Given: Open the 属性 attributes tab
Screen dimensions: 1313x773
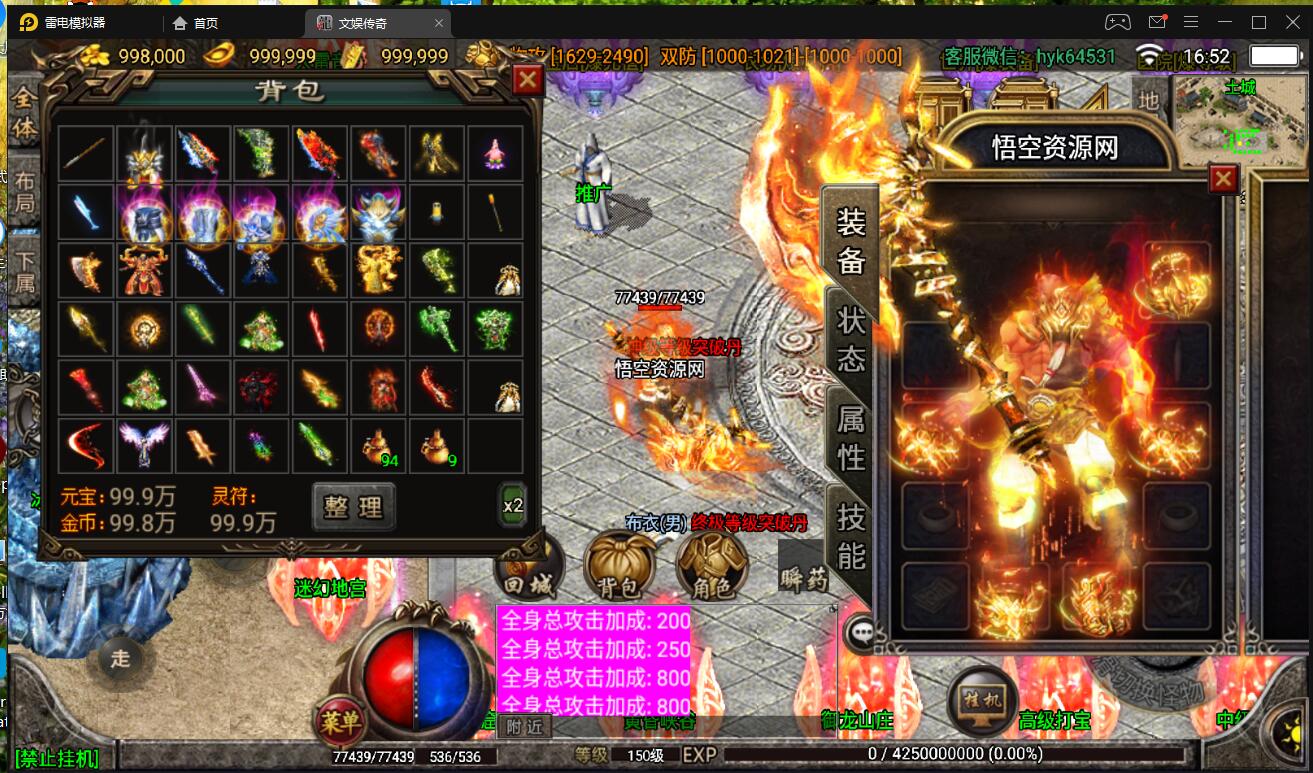Looking at the screenshot, I should click(851, 438).
